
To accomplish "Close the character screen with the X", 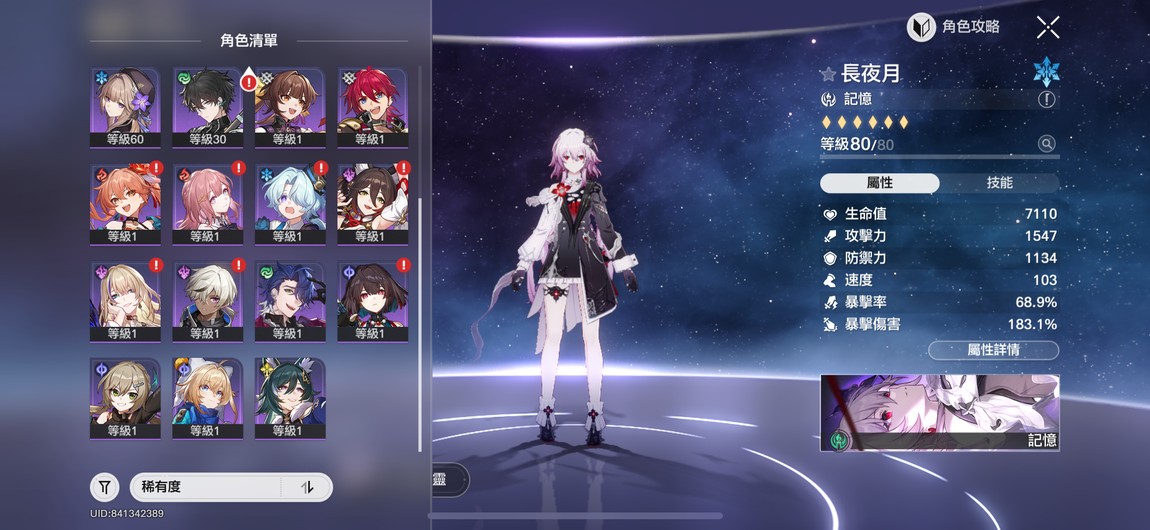I will [1047, 27].
